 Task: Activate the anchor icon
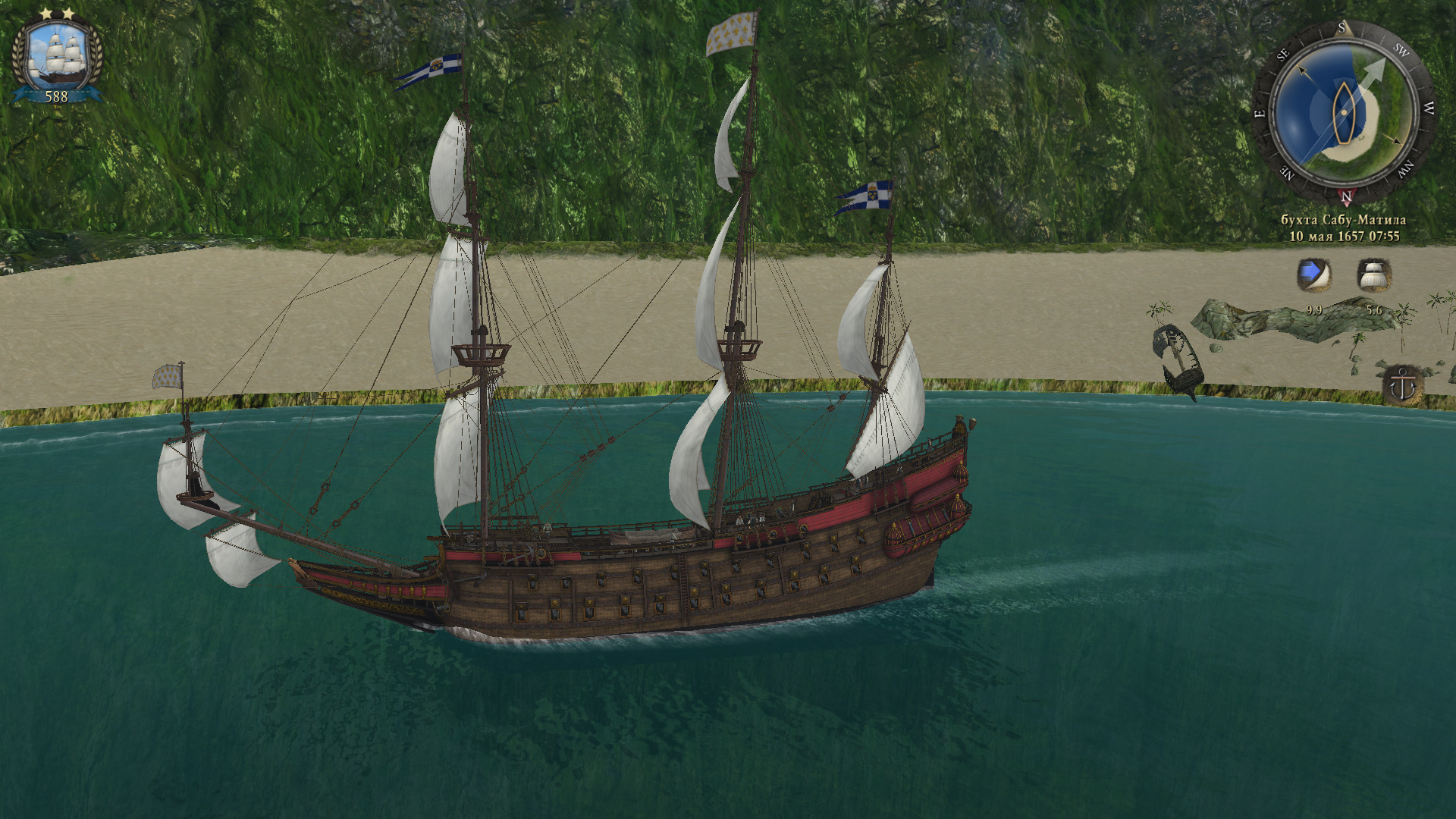[x=1402, y=386]
